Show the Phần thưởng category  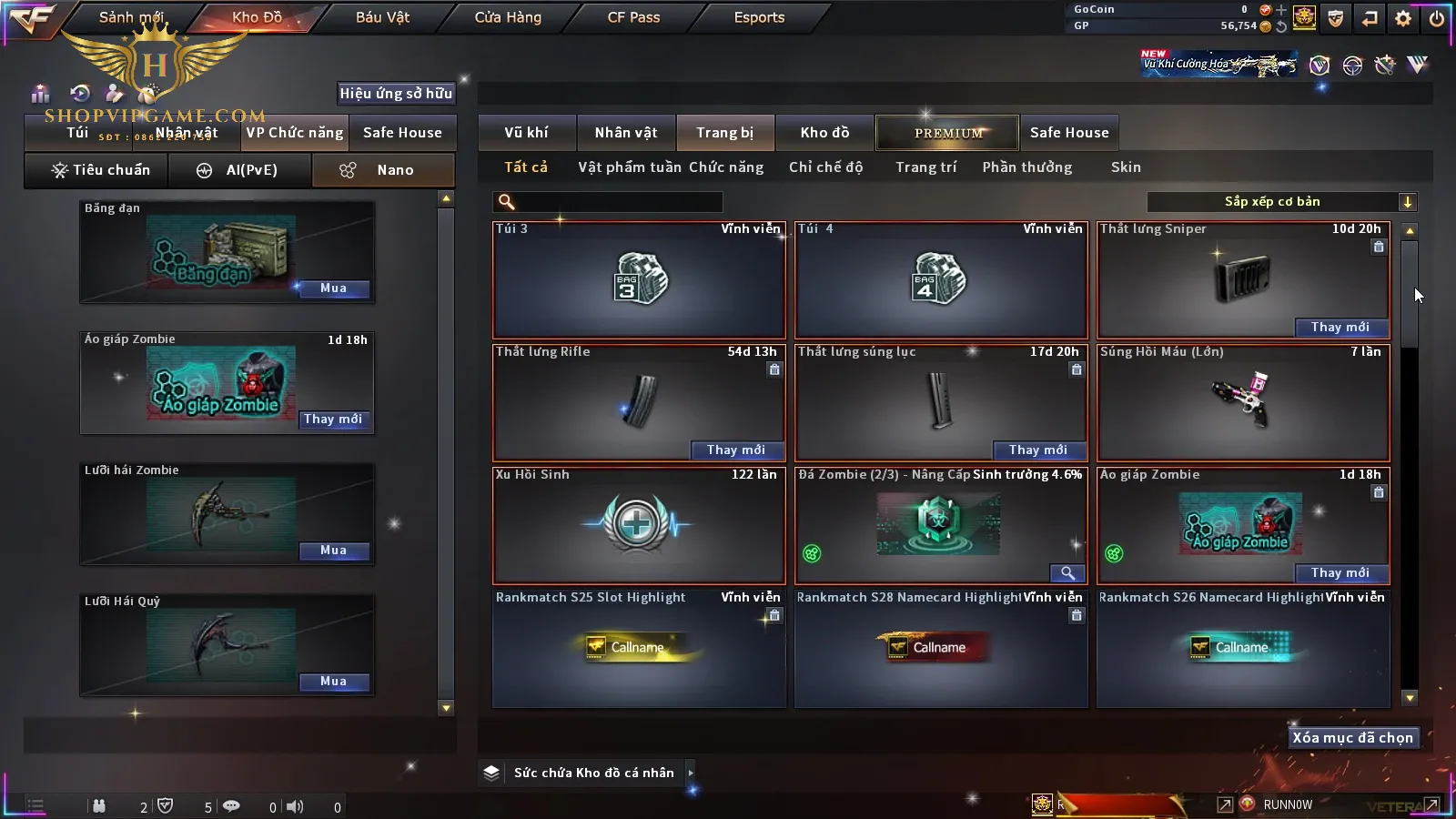(x=1026, y=167)
